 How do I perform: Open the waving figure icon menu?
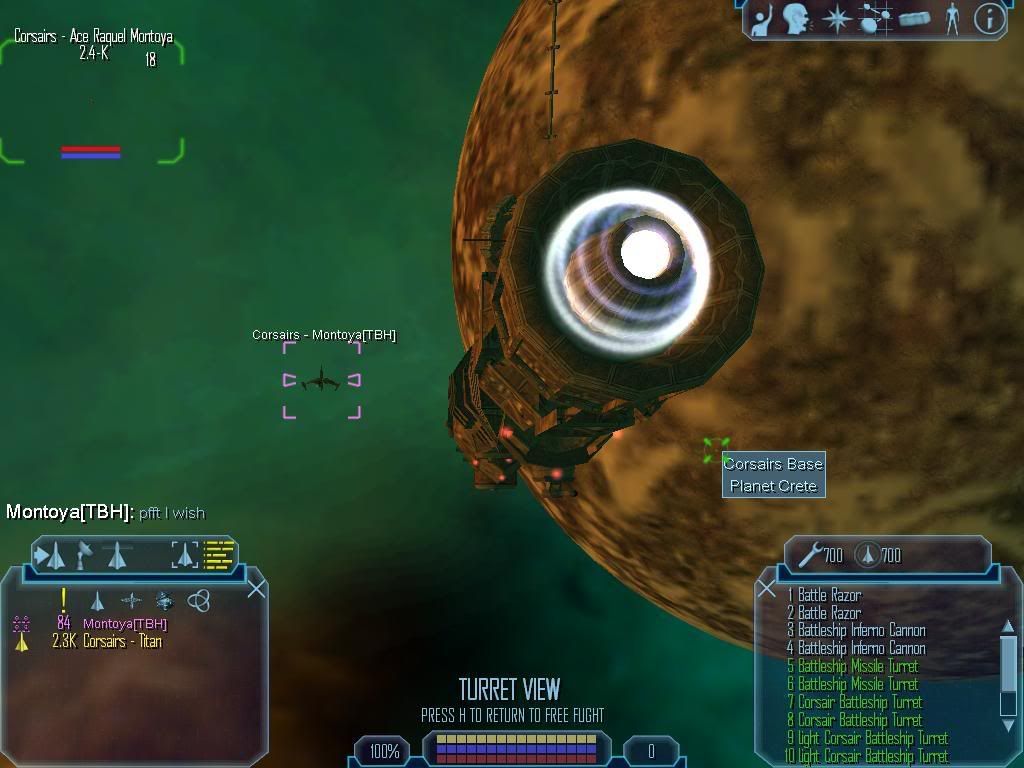[763, 18]
